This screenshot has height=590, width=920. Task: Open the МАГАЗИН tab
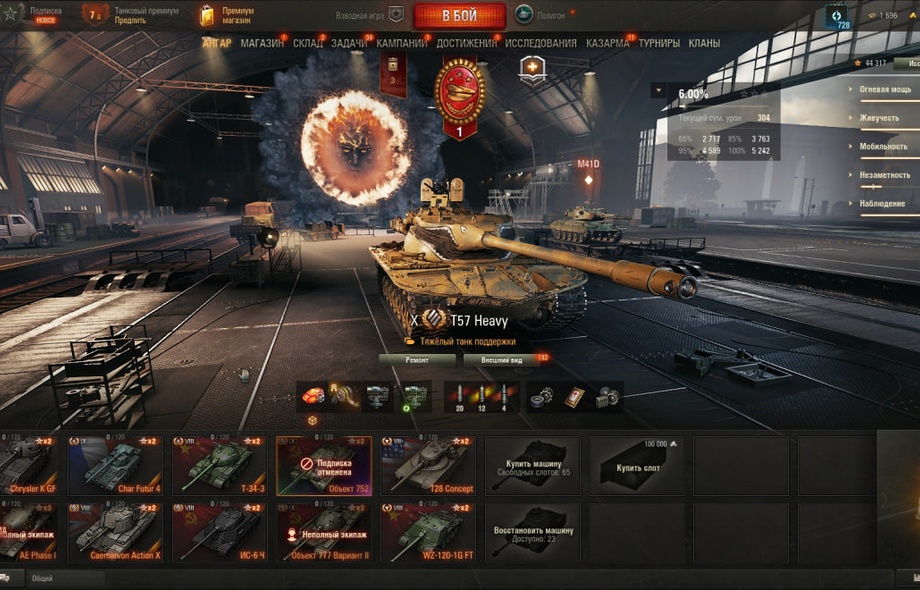point(262,44)
